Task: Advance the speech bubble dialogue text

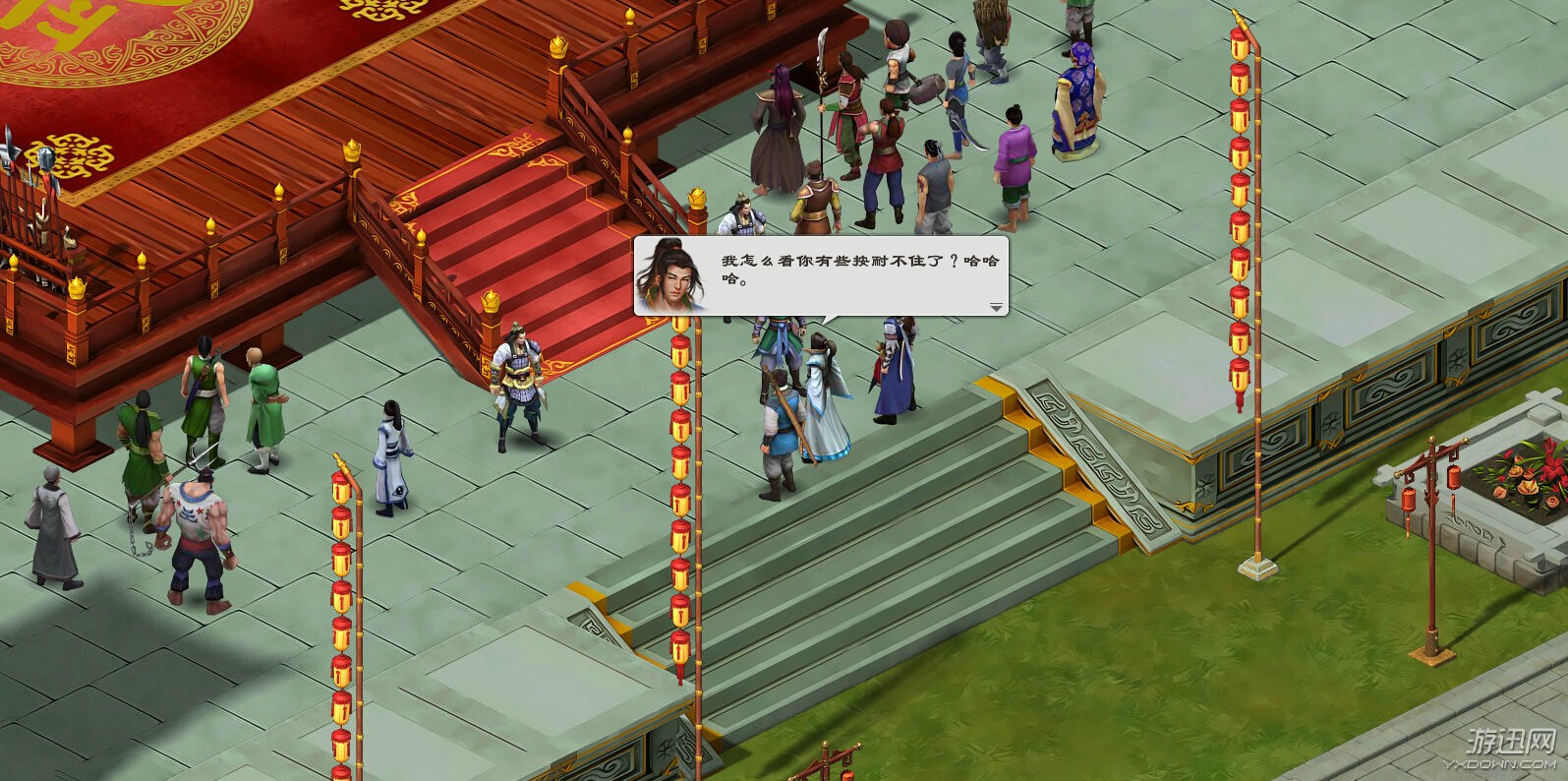Action: (845, 272)
